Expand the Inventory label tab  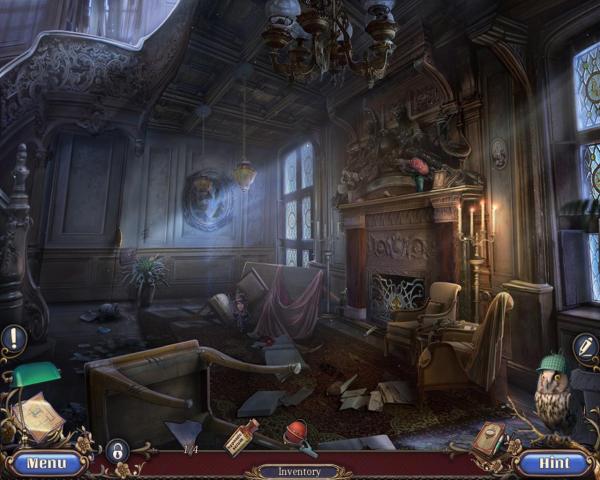(299, 470)
